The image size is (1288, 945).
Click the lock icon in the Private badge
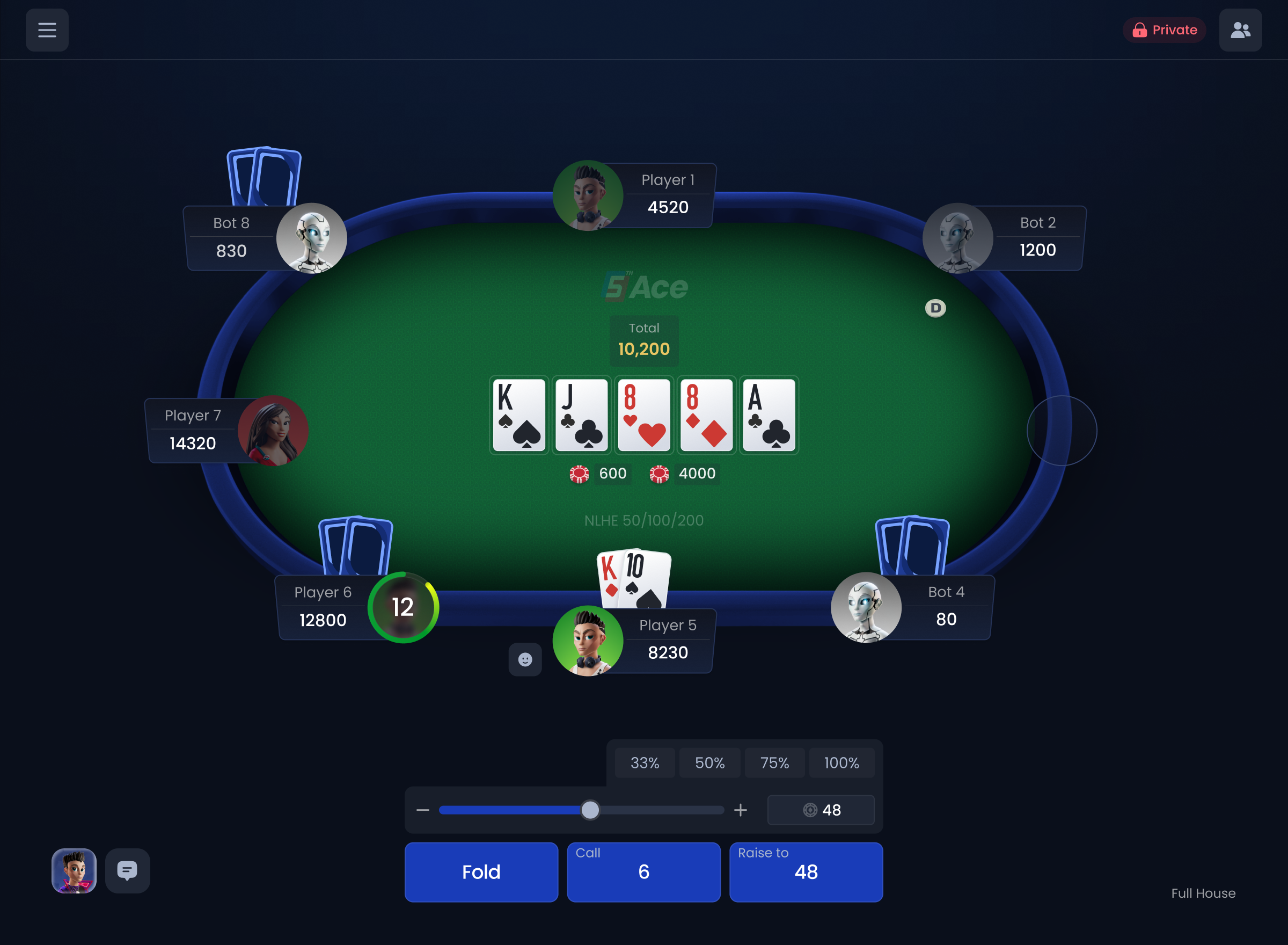(1140, 30)
